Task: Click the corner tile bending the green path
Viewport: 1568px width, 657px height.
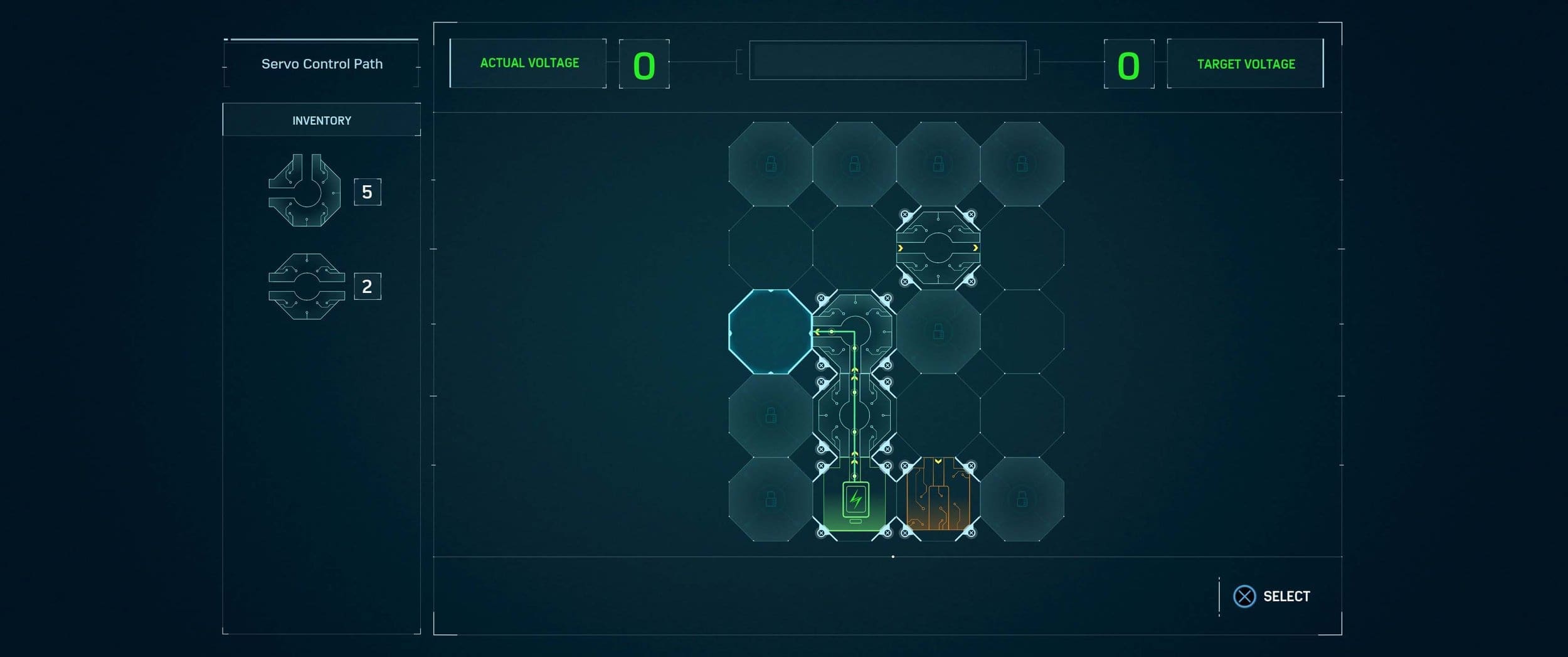Action: [x=854, y=332]
